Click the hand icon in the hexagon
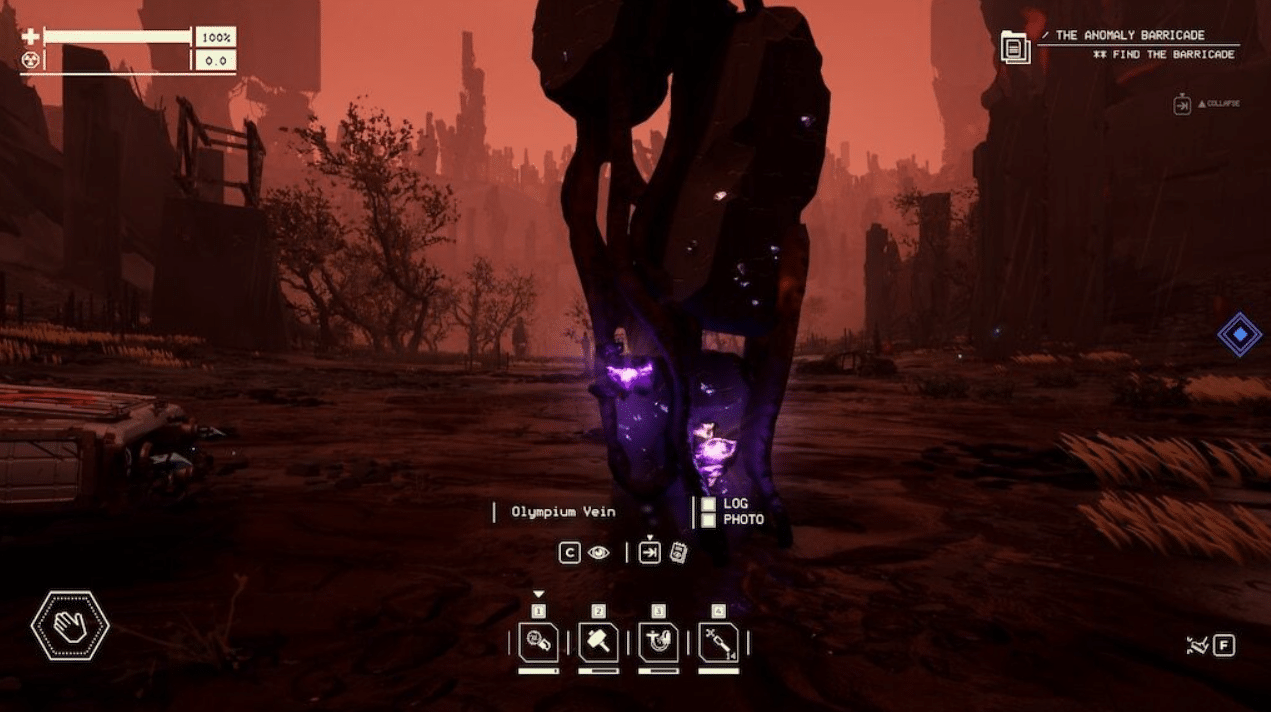Screen dimensions: 1271x712 coord(70,627)
